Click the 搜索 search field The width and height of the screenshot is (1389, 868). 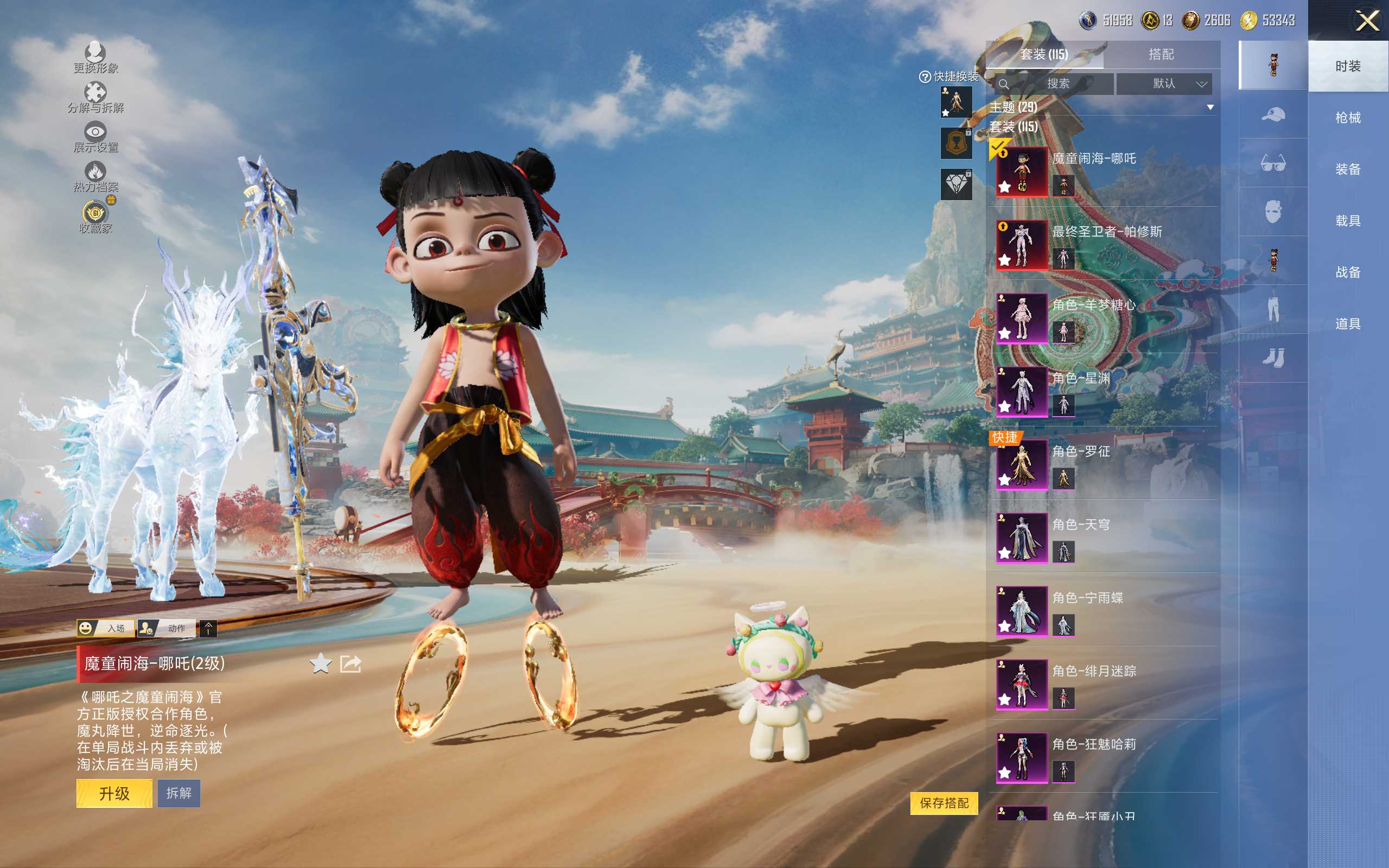1055,84
